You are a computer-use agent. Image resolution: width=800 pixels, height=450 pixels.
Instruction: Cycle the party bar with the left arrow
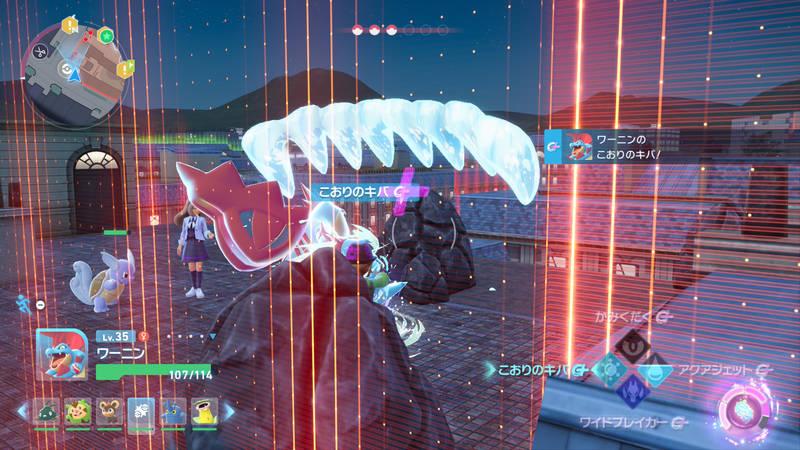click(22, 411)
